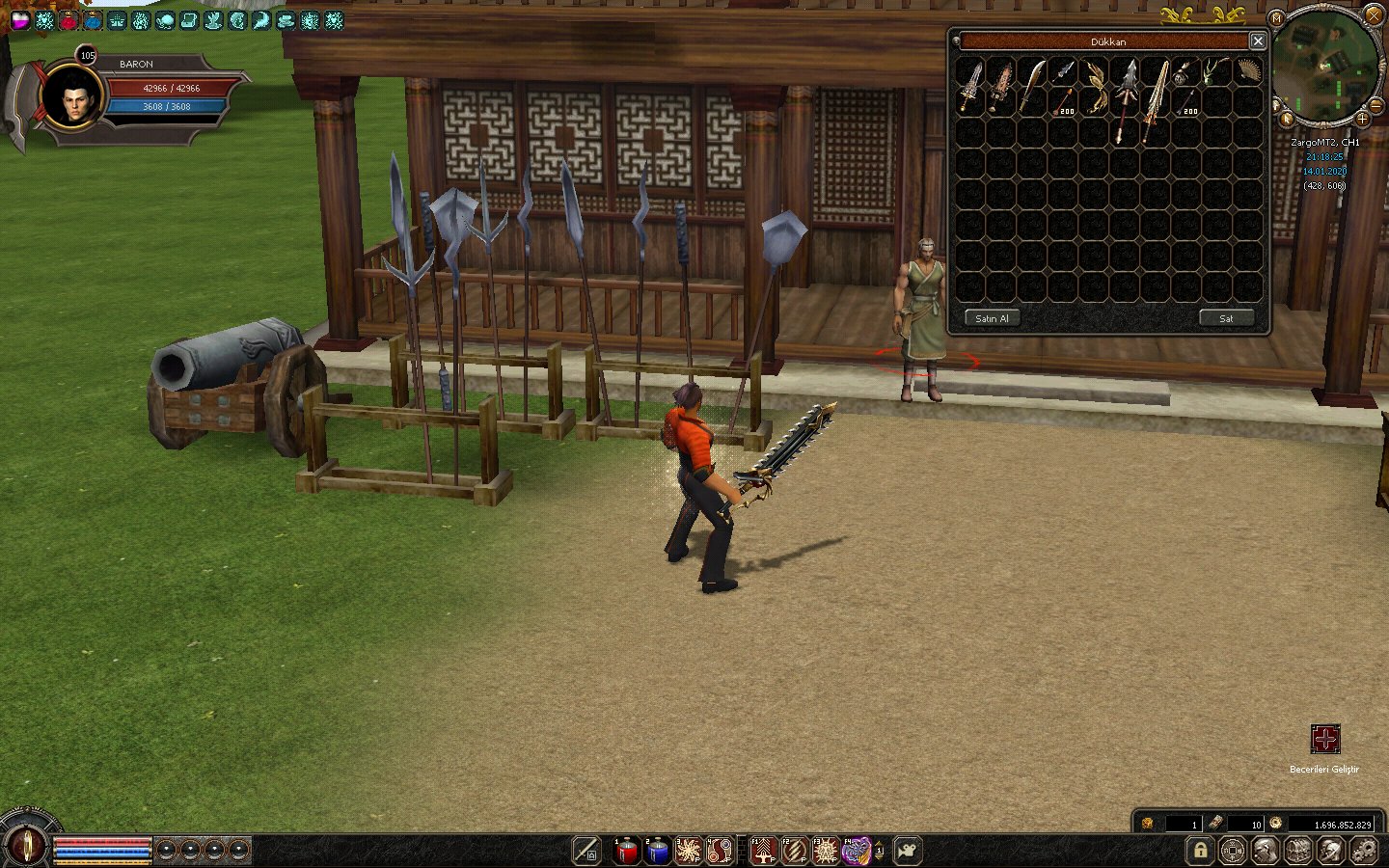Select the folding fan in the shop
This screenshot has width=1389, height=868.
(1248, 72)
